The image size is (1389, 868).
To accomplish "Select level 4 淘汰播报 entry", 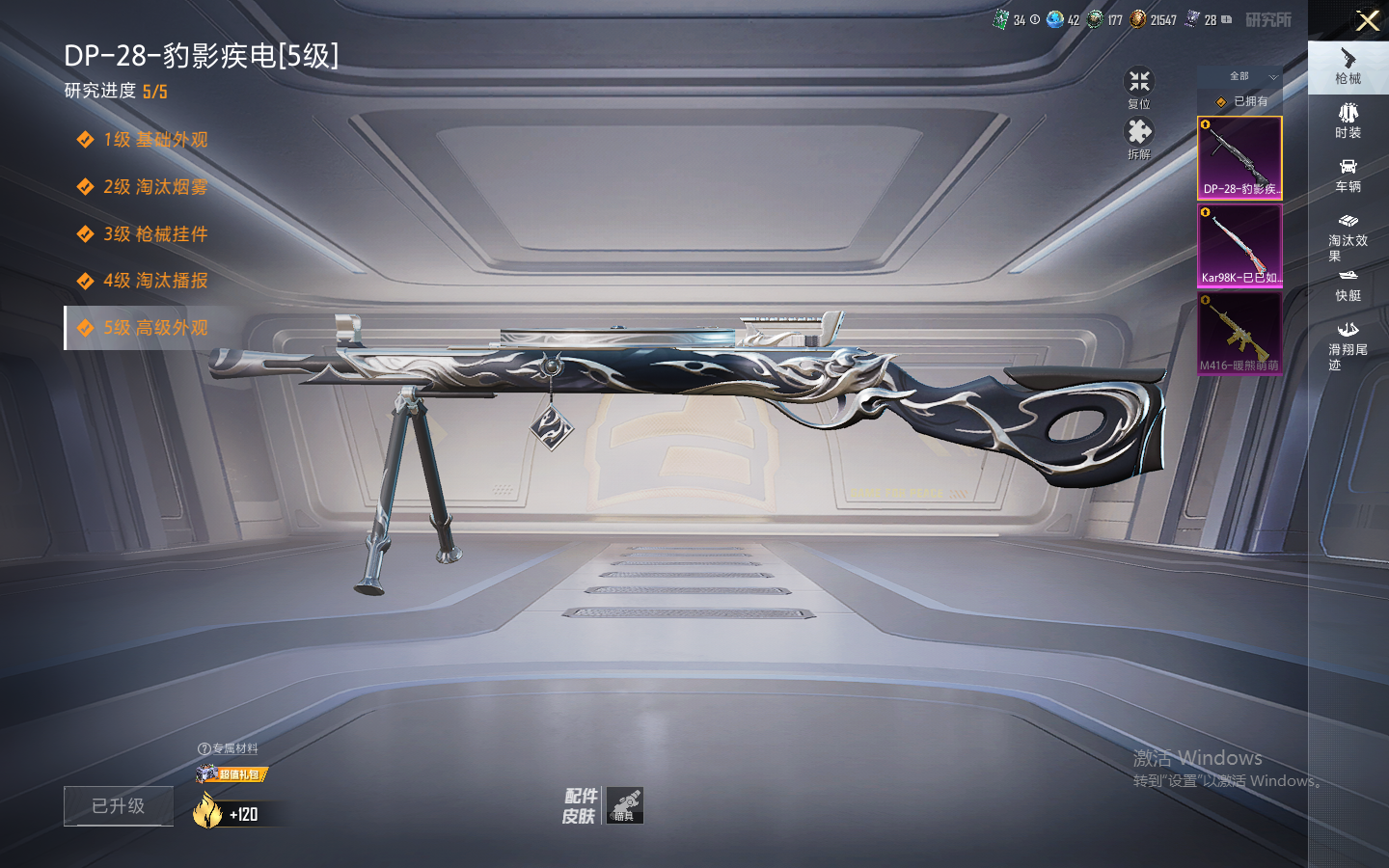I will click(154, 281).
